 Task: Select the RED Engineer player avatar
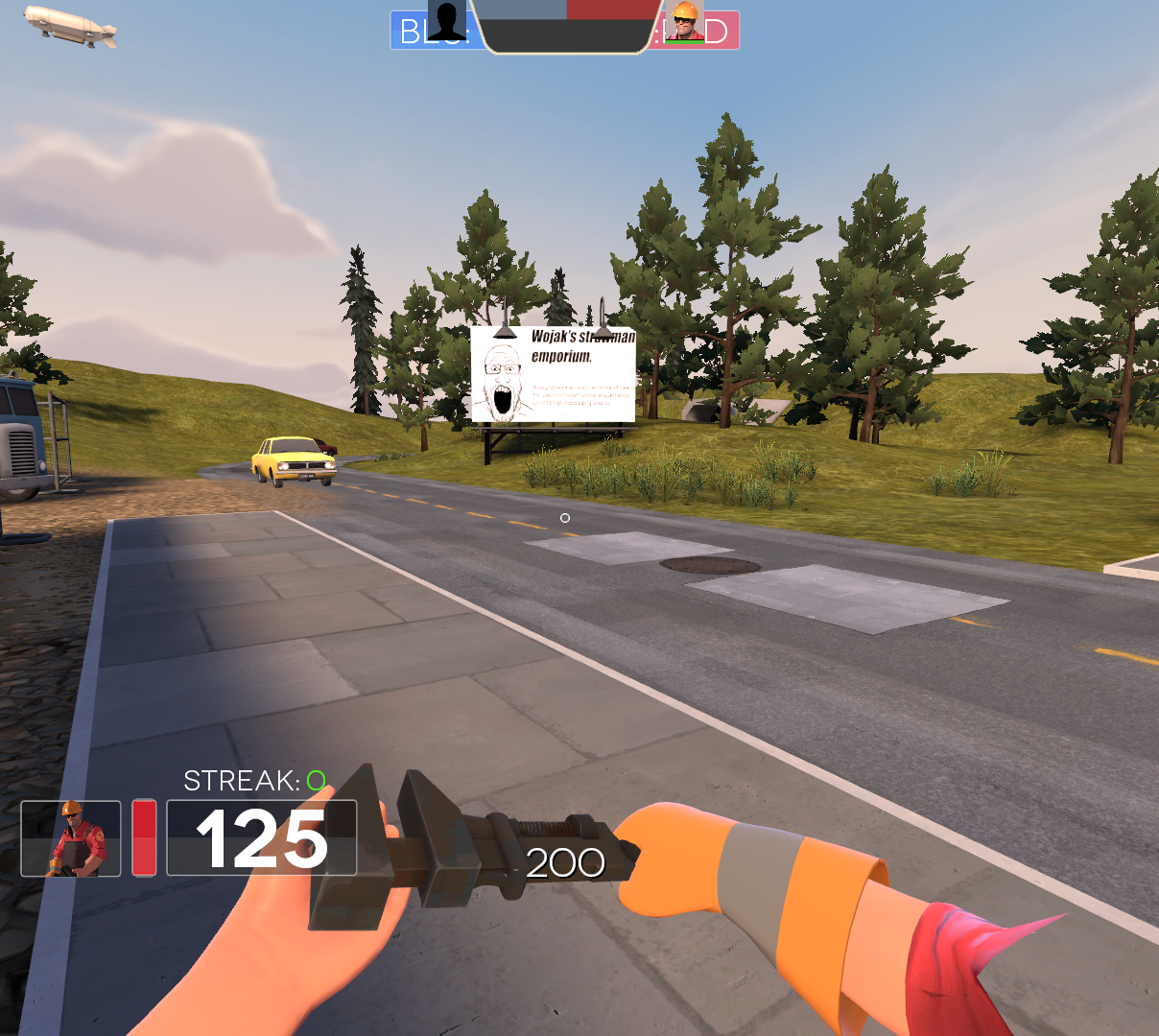pos(685,21)
